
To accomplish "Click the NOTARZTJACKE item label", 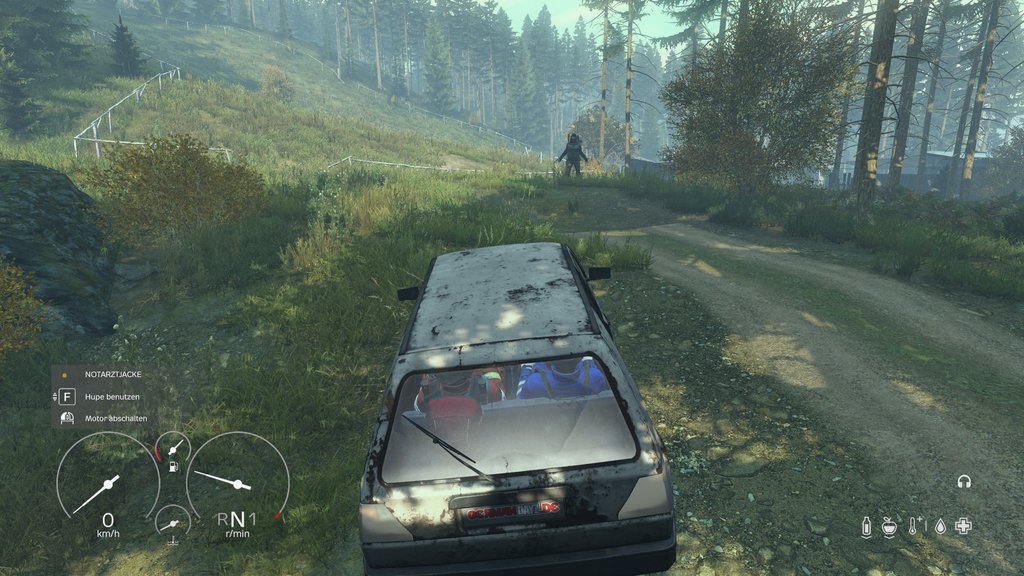I will coord(113,374).
